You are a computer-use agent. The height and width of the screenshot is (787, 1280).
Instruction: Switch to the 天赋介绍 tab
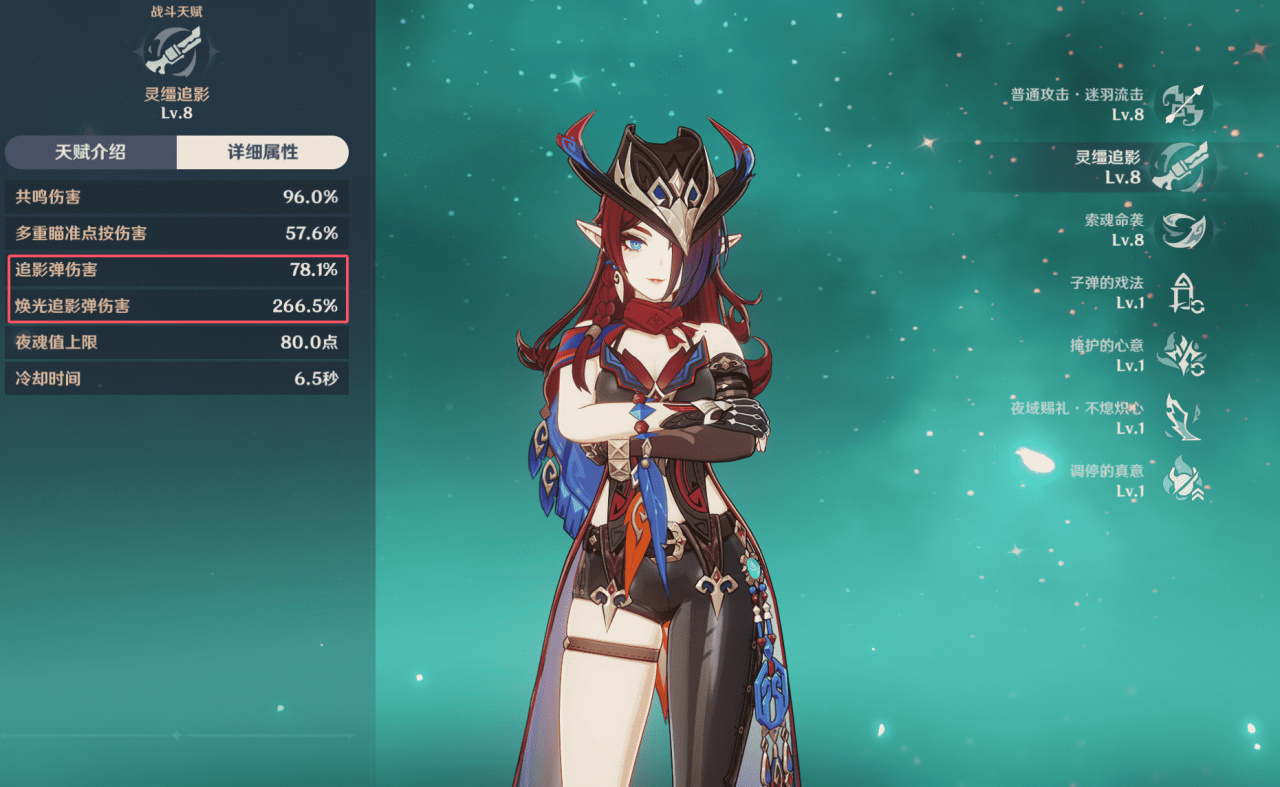(x=91, y=153)
